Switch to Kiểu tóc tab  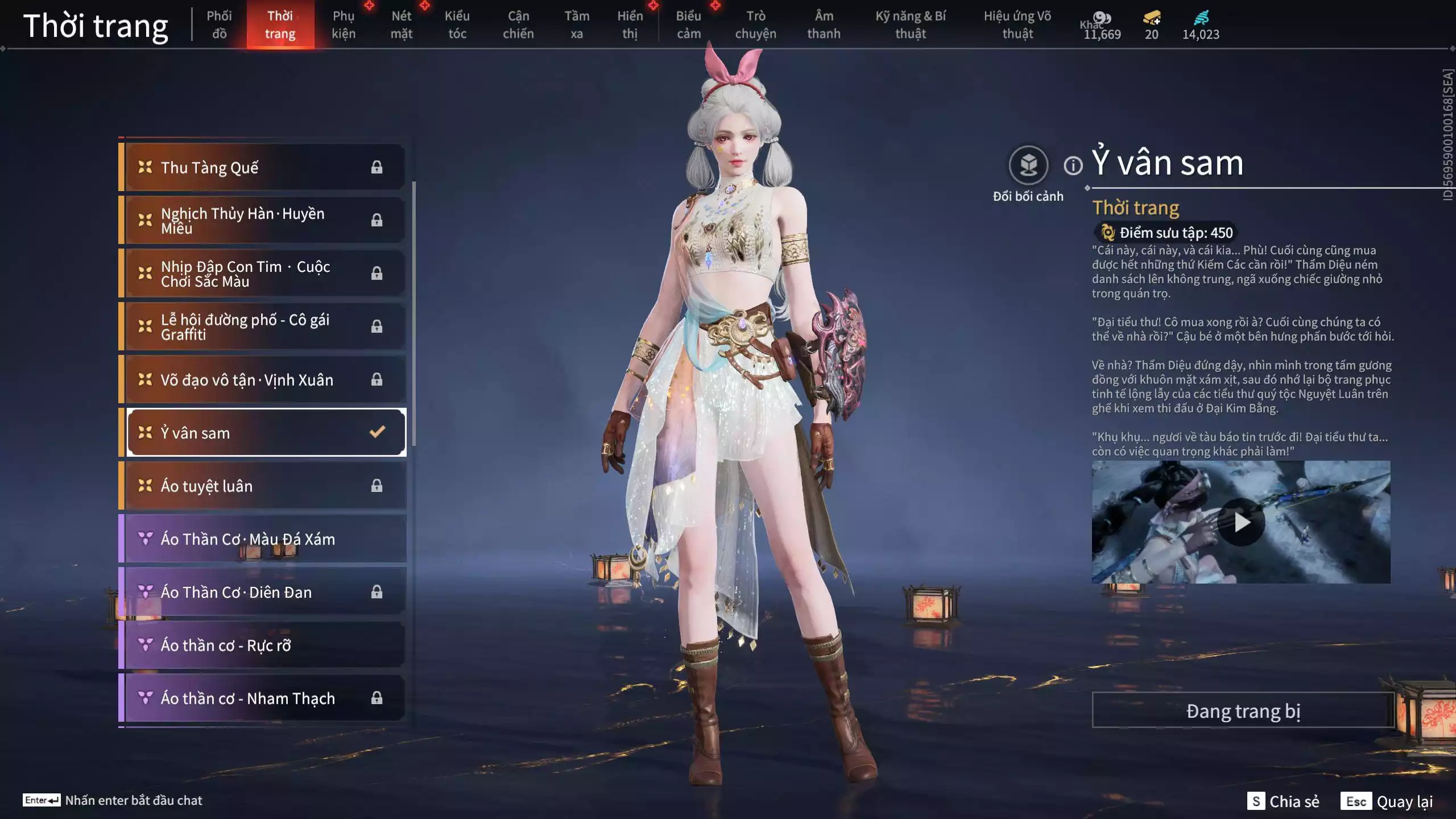click(x=457, y=25)
